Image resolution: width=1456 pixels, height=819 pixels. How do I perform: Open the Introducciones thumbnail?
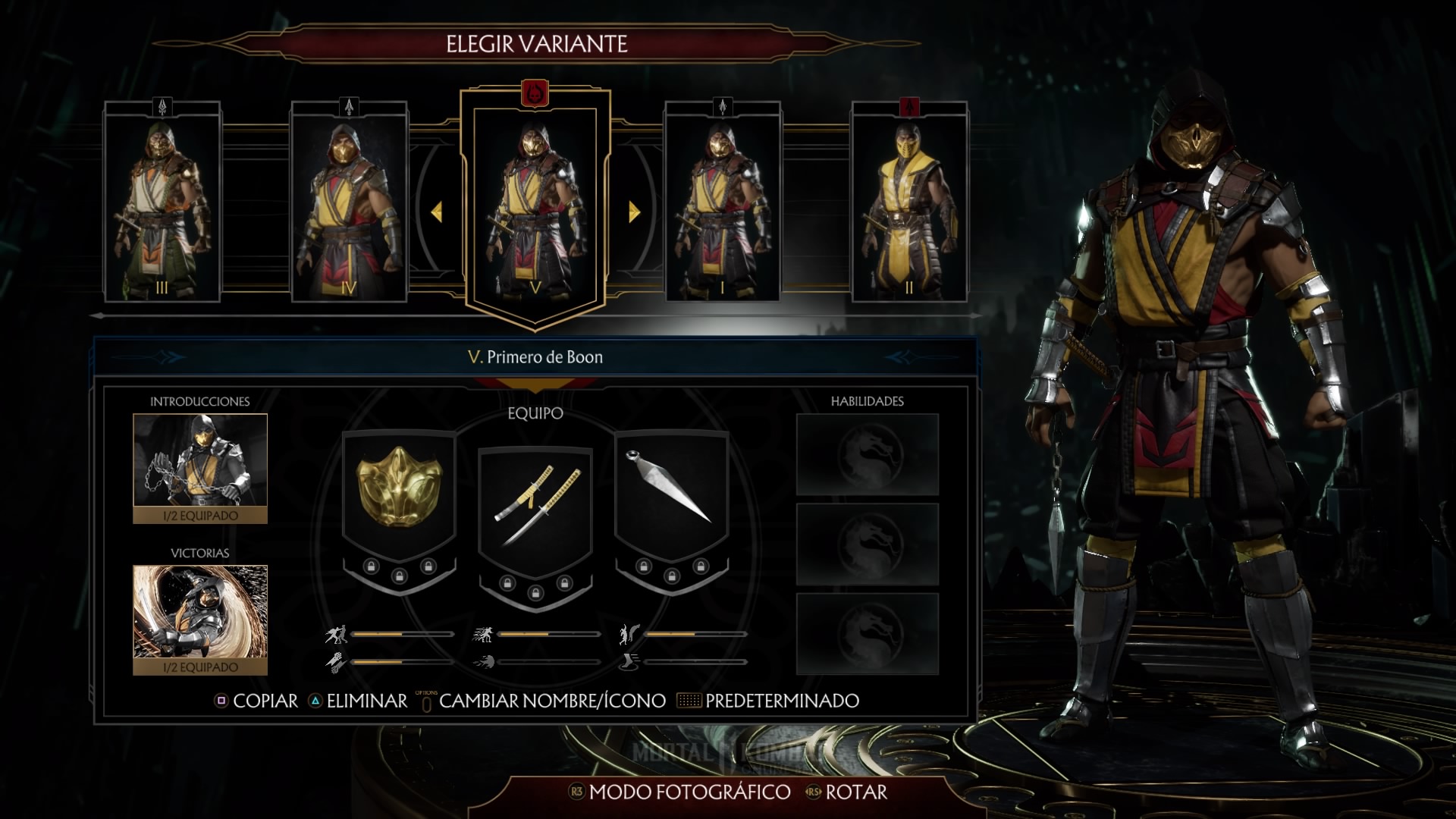200,468
